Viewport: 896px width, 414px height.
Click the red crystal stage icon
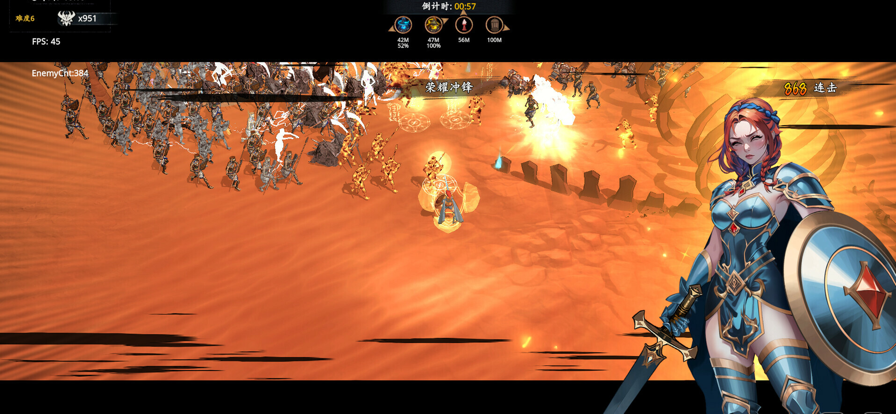(x=463, y=25)
